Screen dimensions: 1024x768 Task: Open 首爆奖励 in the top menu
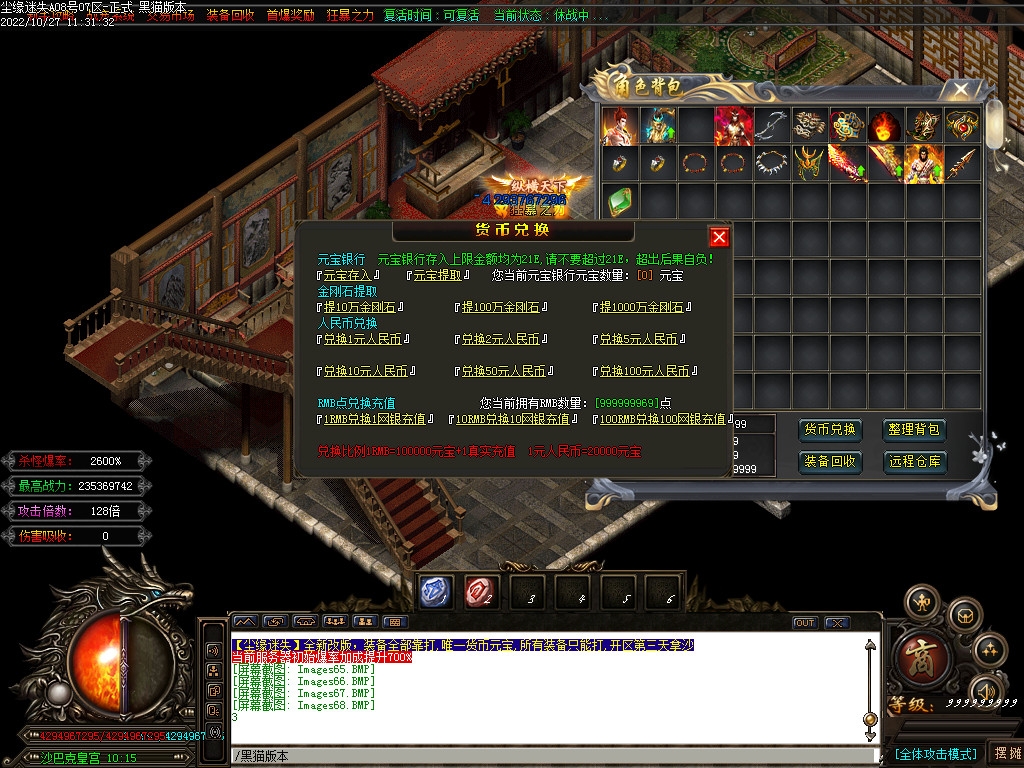tap(290, 16)
